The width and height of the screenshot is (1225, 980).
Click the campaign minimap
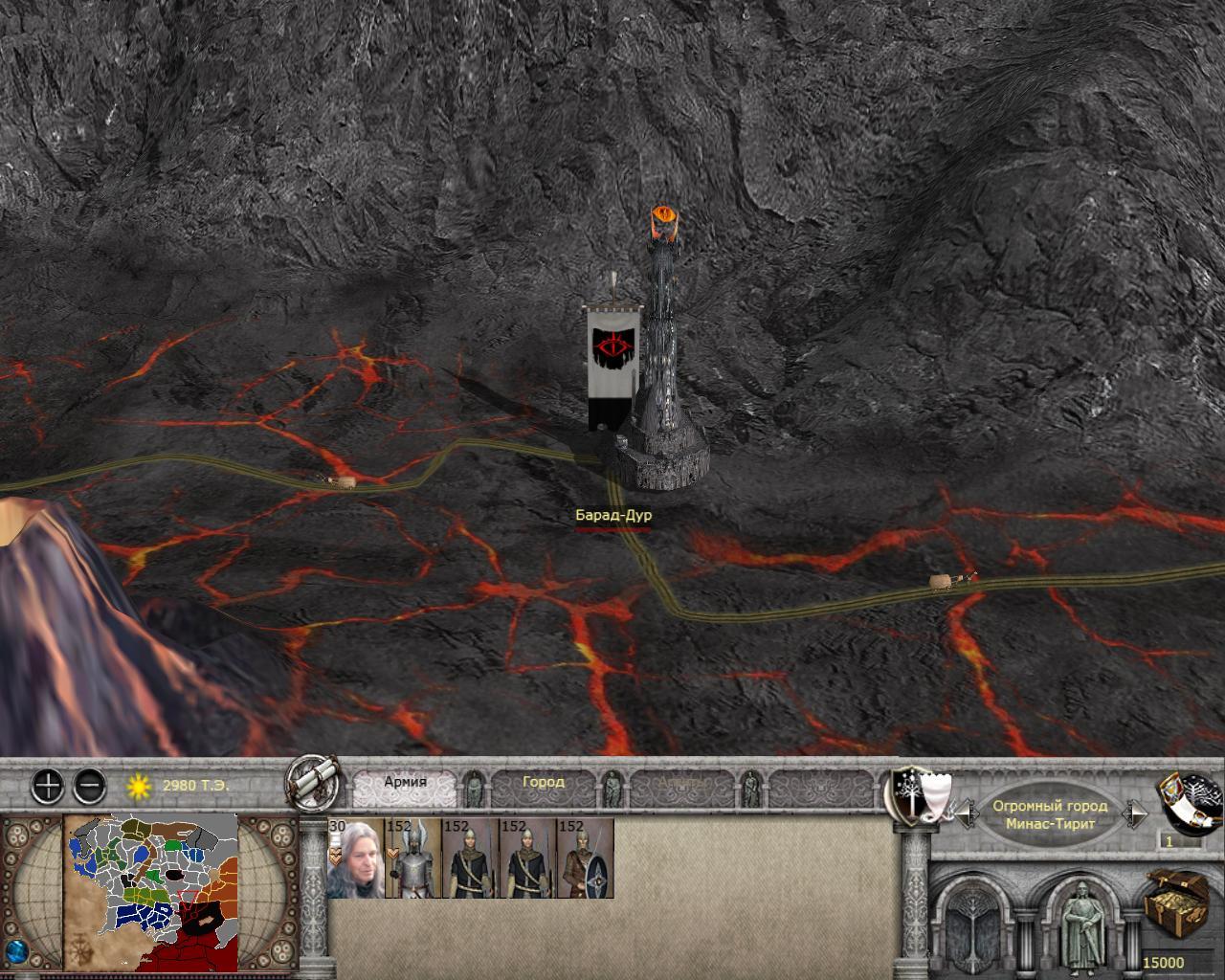[x=150, y=890]
